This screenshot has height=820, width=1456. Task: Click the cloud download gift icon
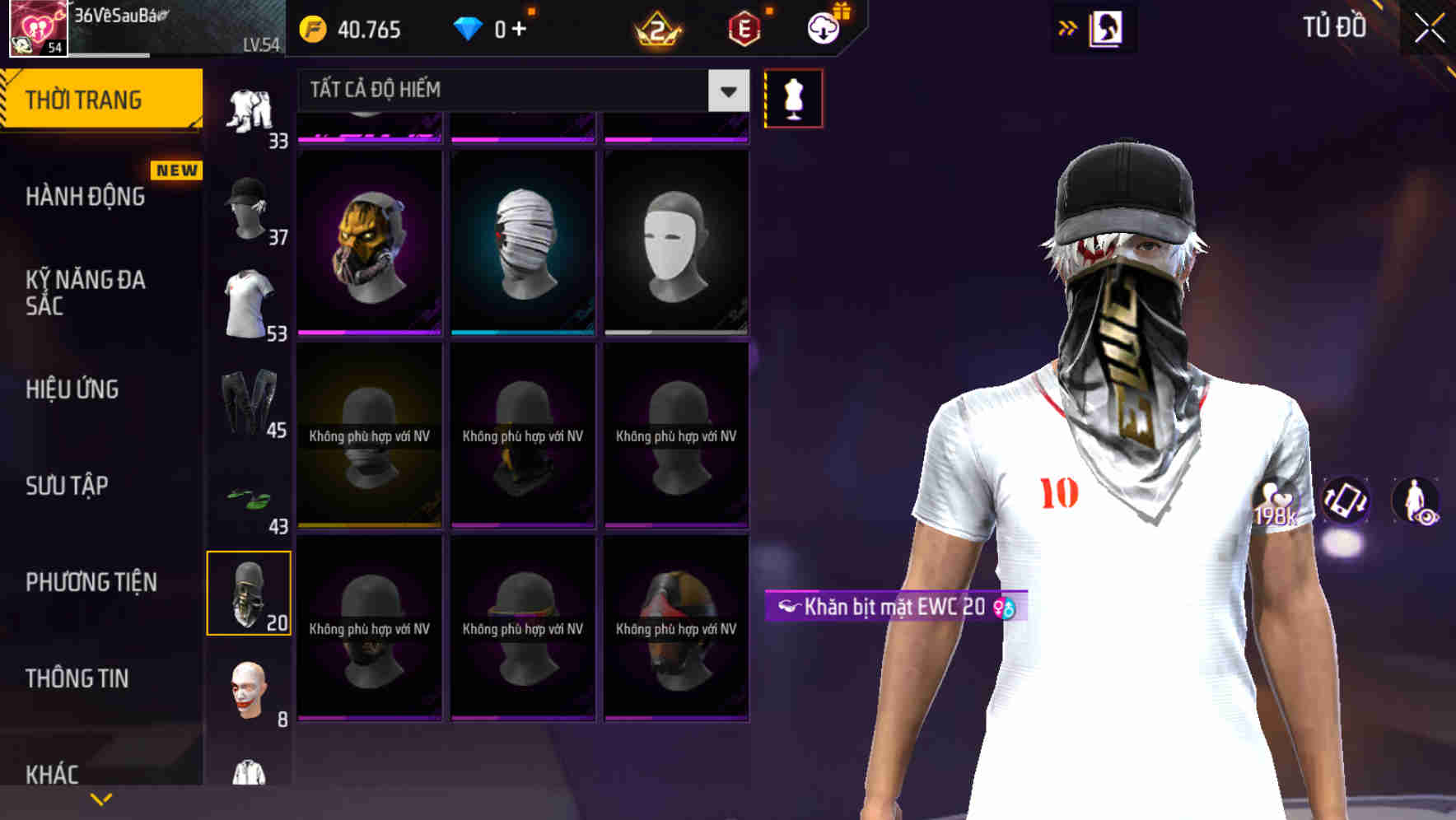[824, 27]
